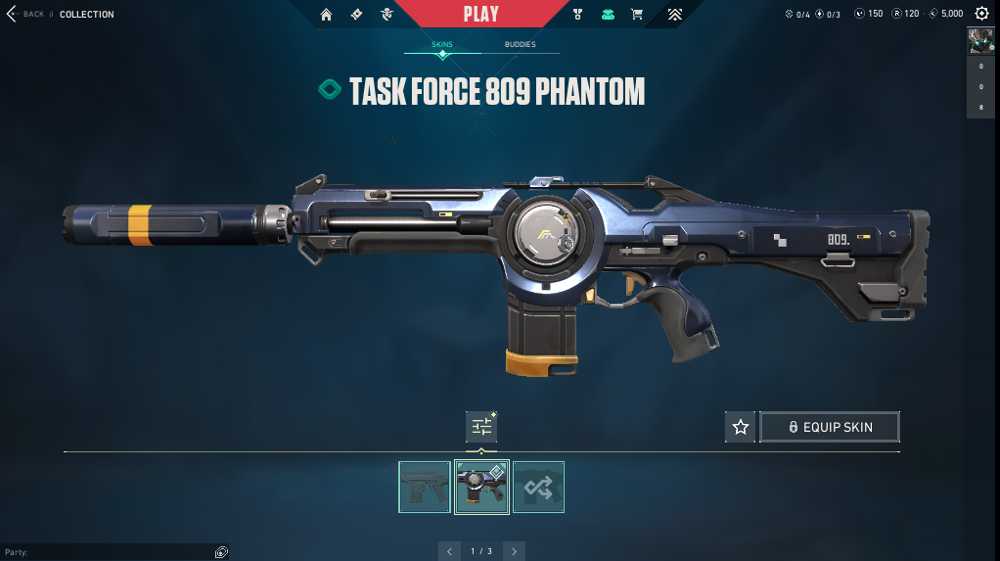
Task: Switch to the Buddies tab
Action: (520, 45)
